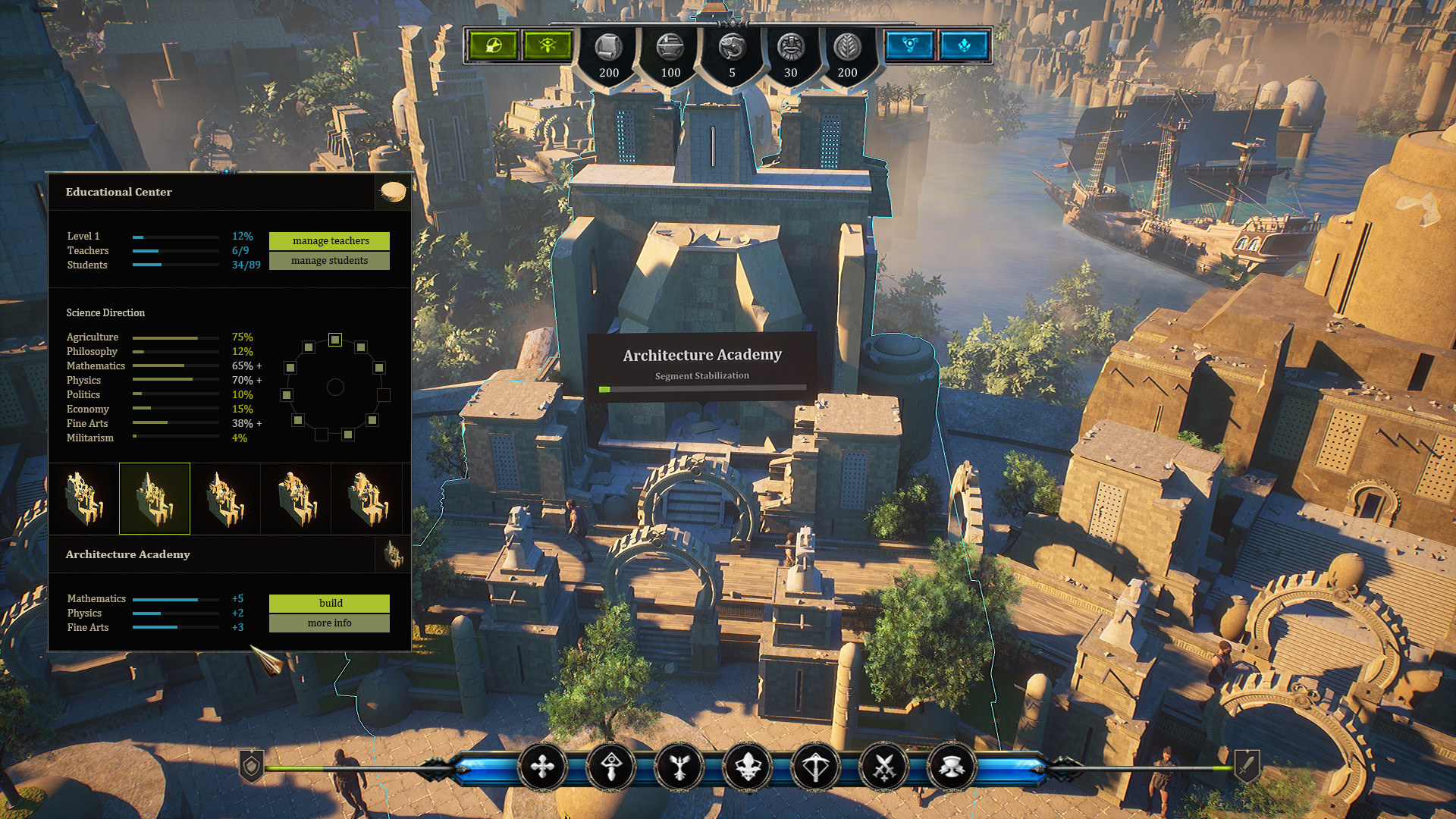Select the highlighted Architecture Academy building thumbnail
The height and width of the screenshot is (819, 1456).
coord(155,498)
